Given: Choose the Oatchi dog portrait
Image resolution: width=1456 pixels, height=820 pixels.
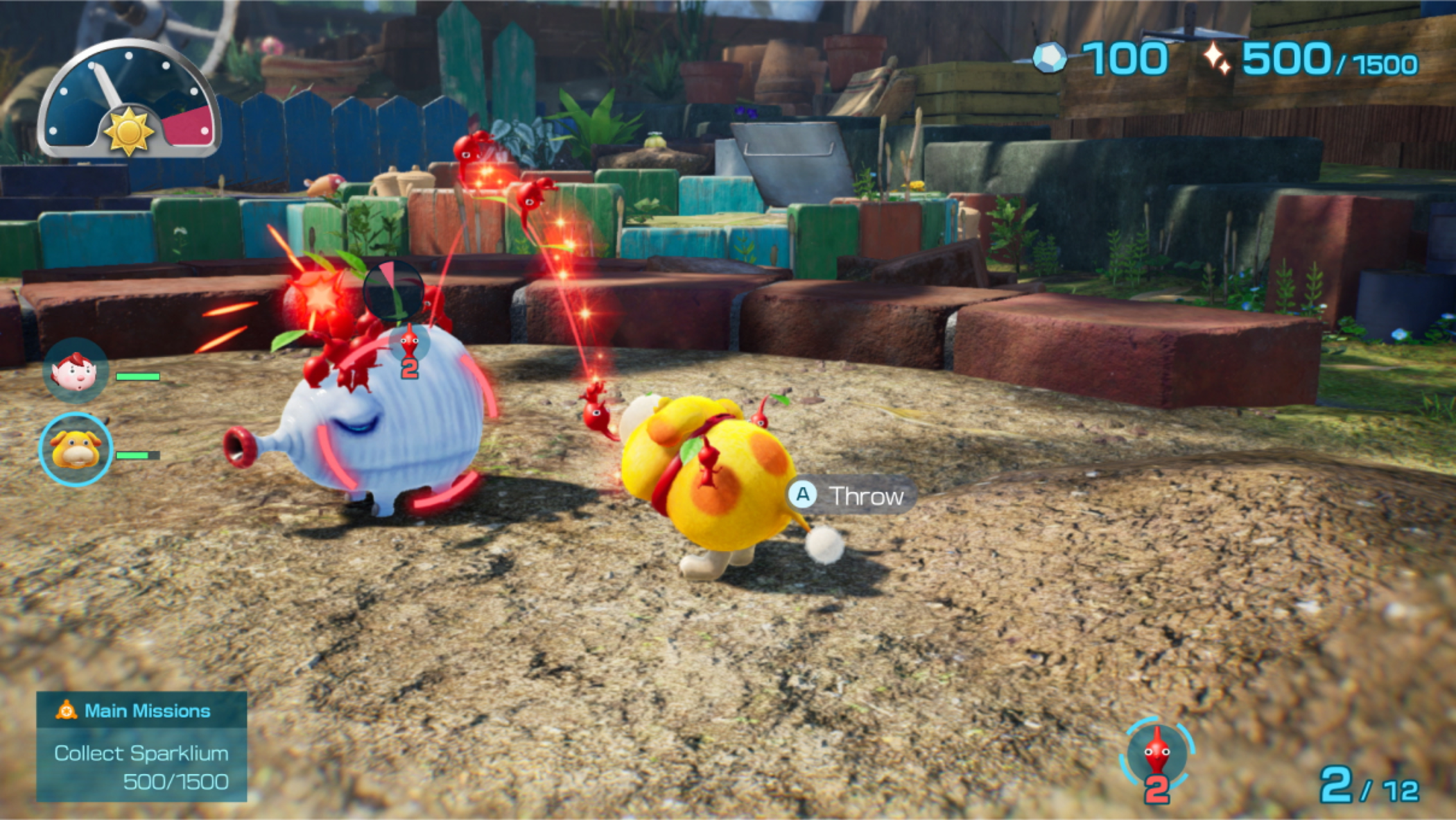Looking at the screenshot, I should tap(76, 450).
